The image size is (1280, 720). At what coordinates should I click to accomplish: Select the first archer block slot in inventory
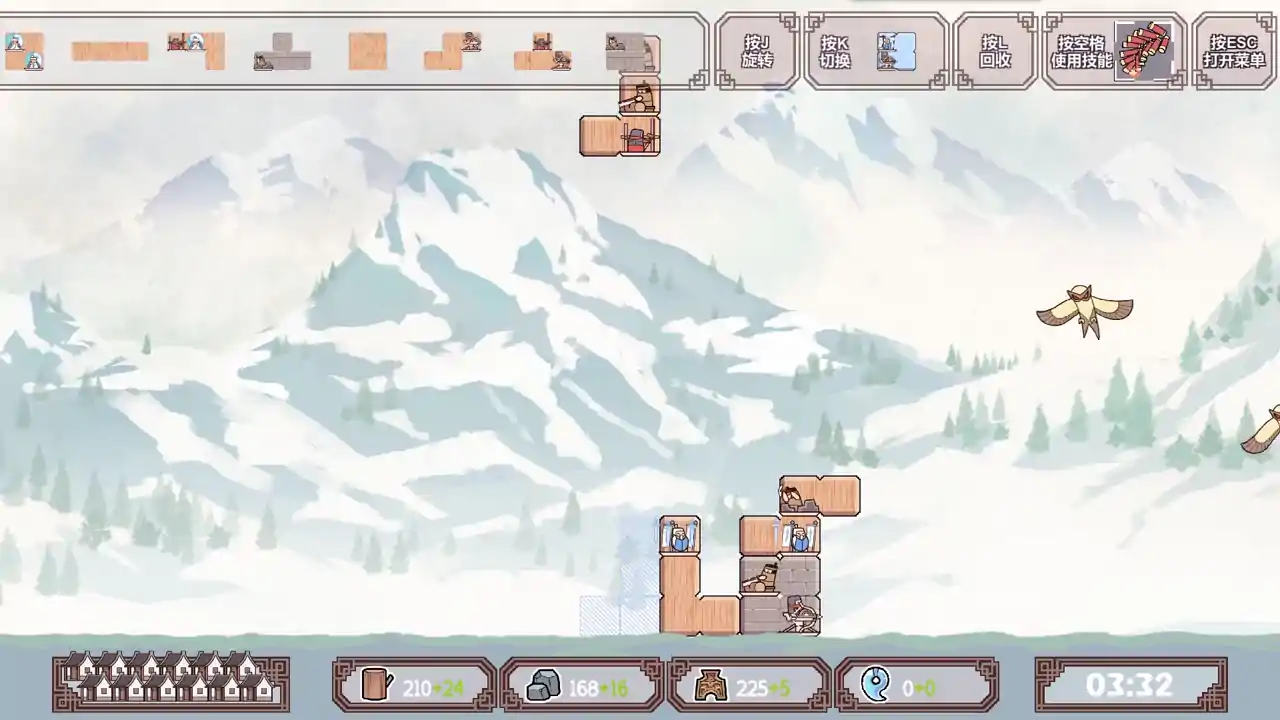point(25,50)
